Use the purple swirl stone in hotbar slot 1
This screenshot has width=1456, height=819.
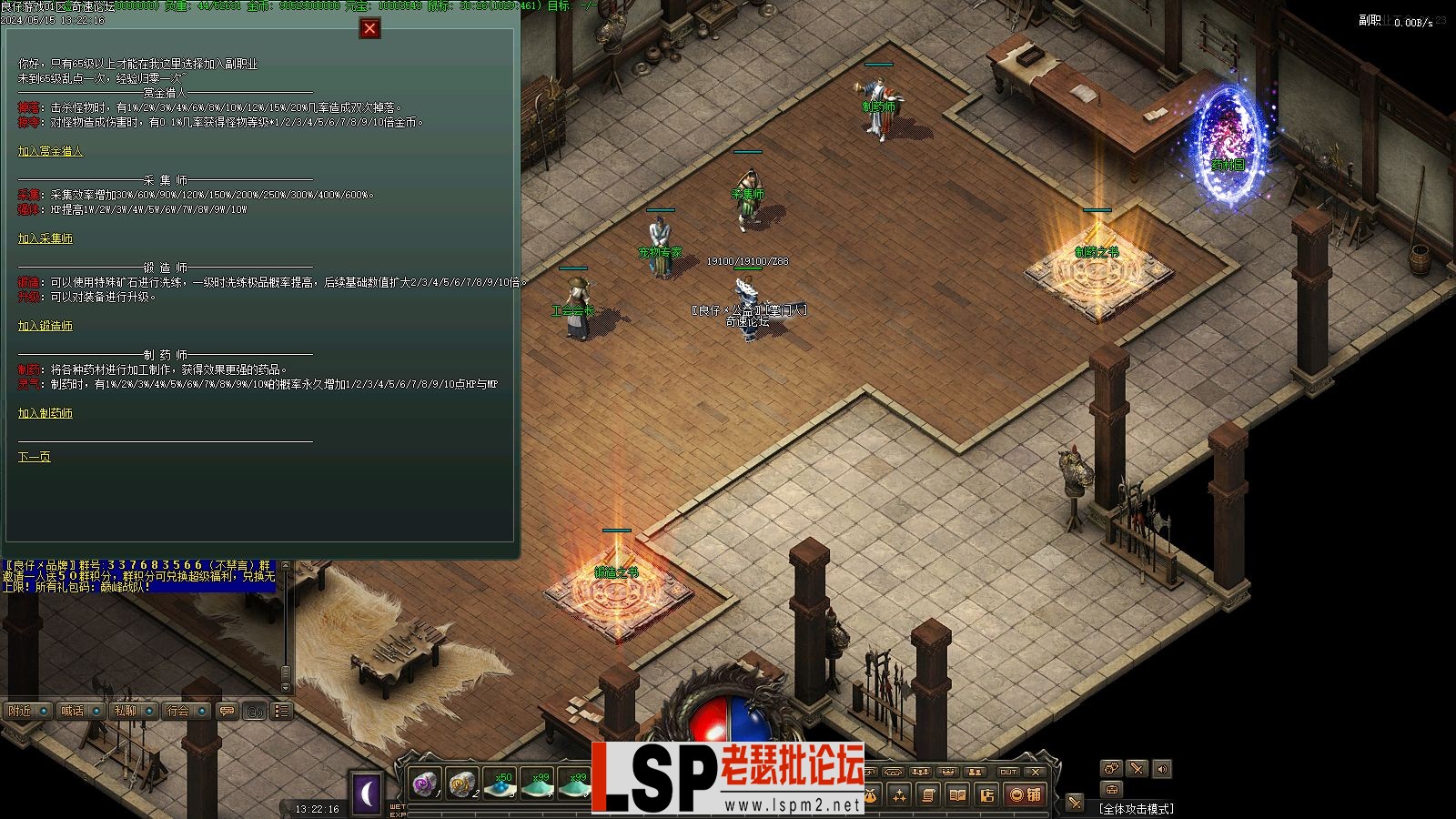click(x=425, y=784)
